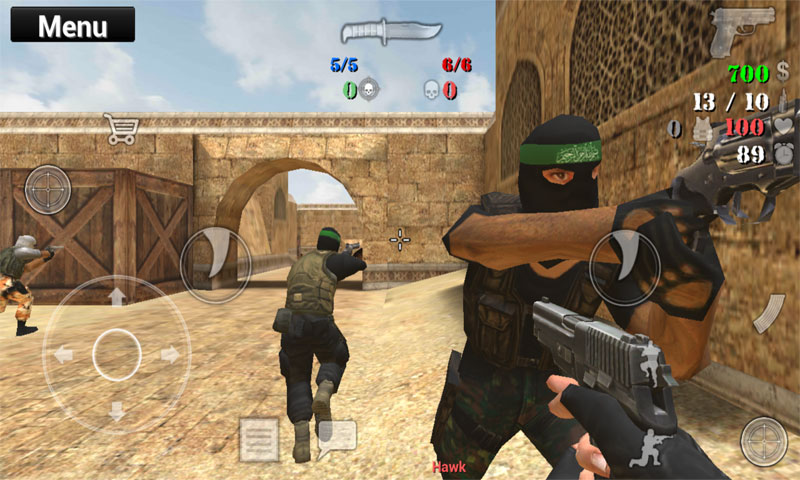
Task: Tap the crosshair button above the movement joystick
Action: tap(47, 187)
